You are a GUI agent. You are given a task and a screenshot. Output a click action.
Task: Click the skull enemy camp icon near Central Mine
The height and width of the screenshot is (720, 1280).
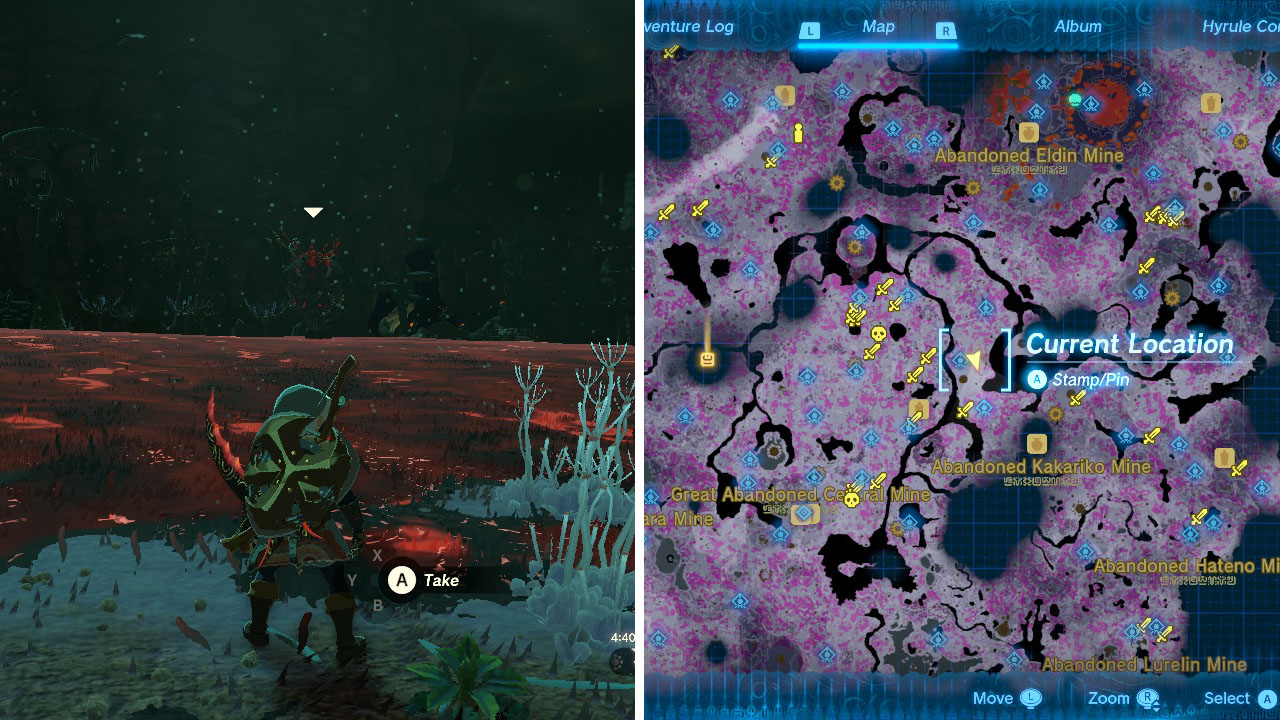851,499
